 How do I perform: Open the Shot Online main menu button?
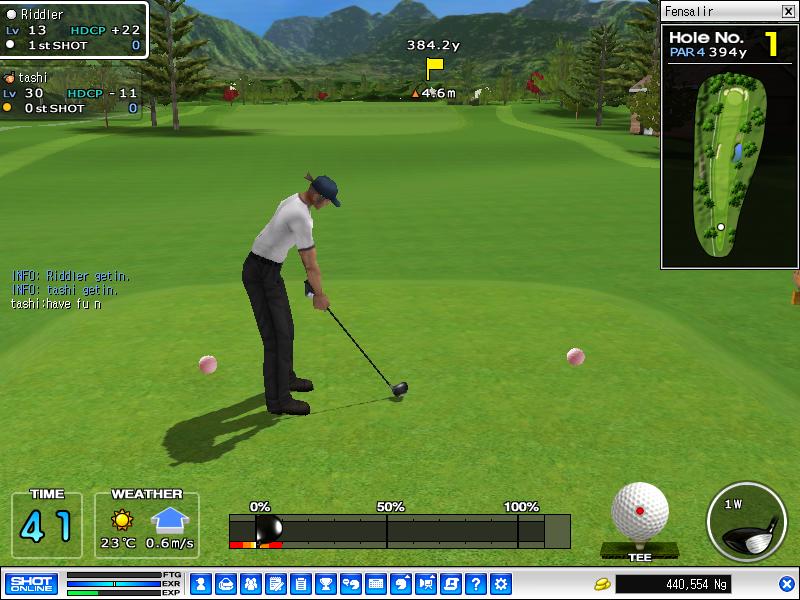click(31, 584)
